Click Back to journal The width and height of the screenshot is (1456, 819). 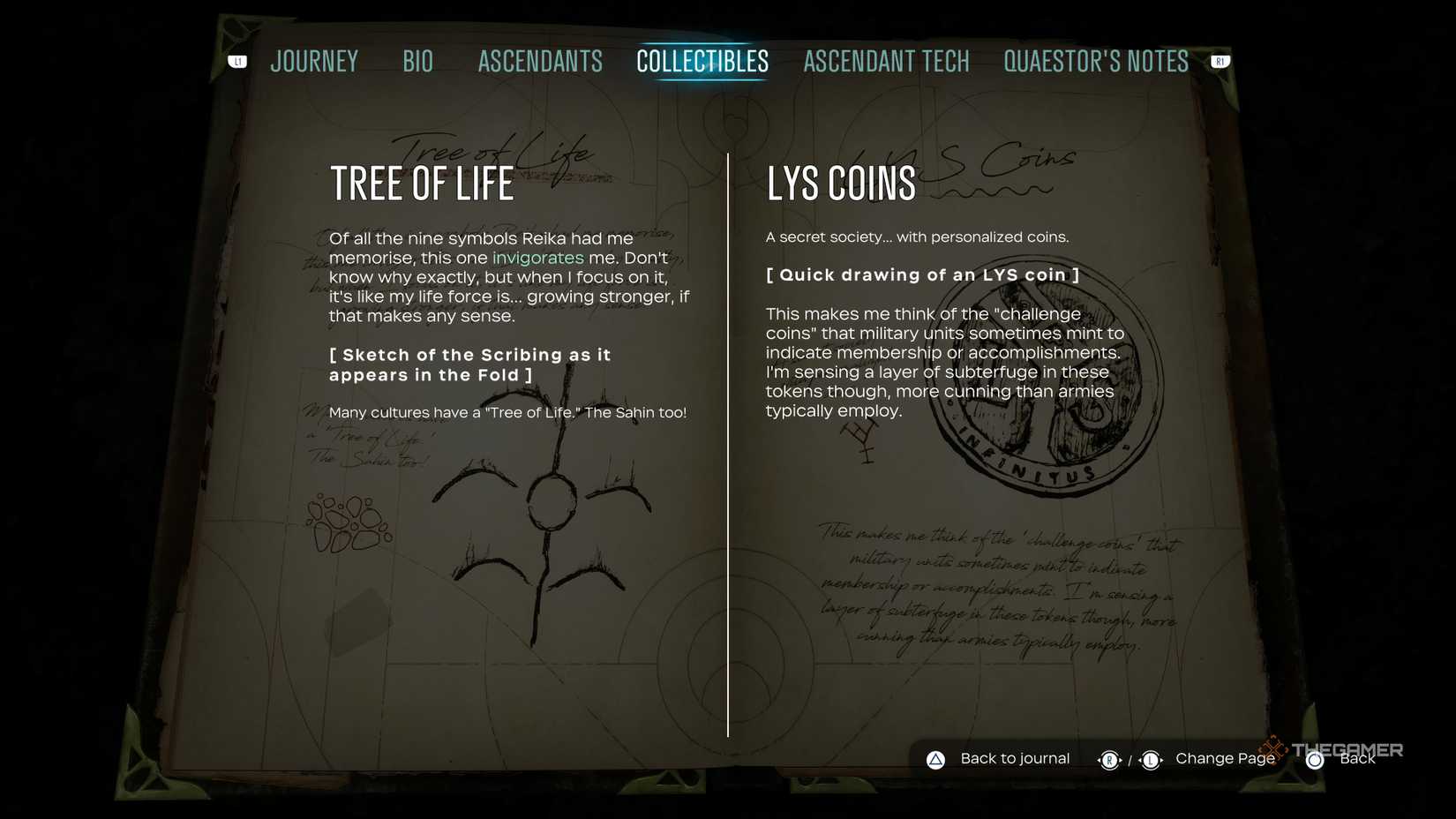click(1015, 758)
